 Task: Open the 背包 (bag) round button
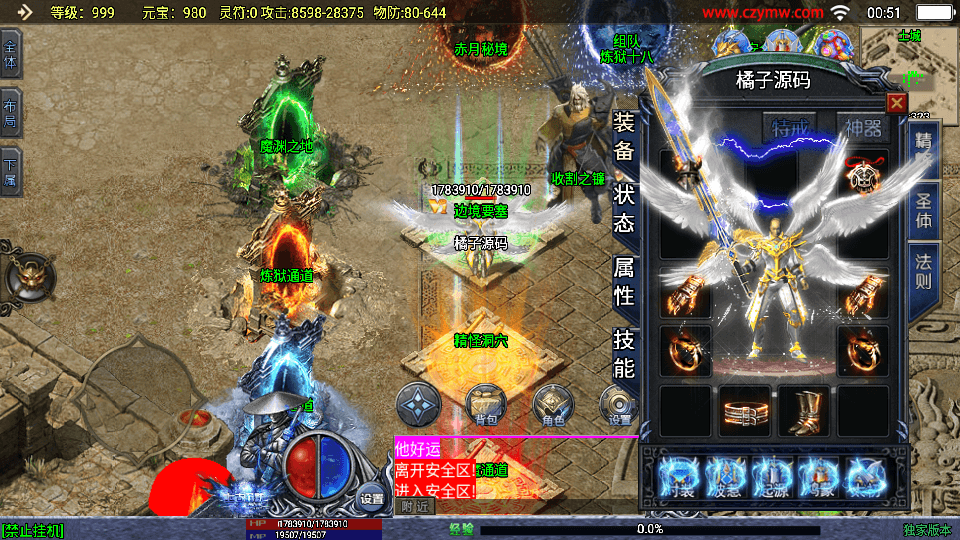click(485, 405)
